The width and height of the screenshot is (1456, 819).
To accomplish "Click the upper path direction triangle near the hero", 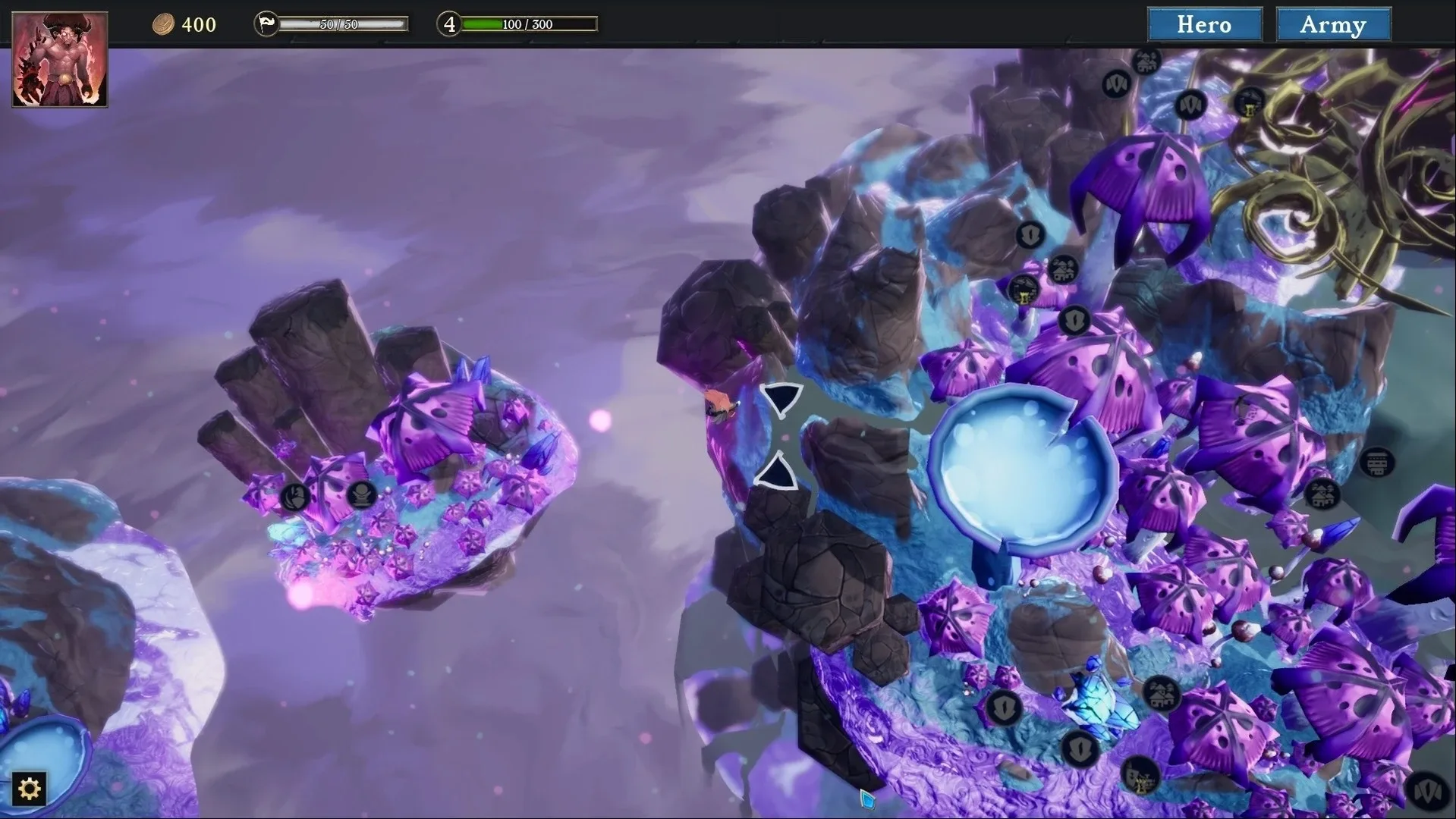I will point(782,401).
